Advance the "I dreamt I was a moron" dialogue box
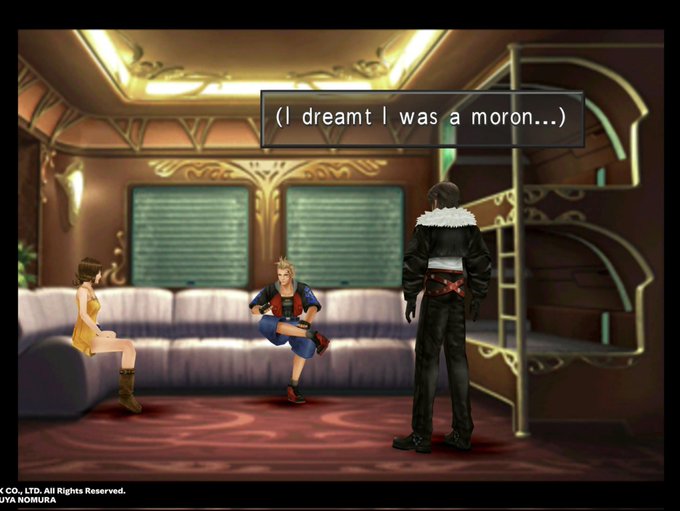 click(x=421, y=118)
